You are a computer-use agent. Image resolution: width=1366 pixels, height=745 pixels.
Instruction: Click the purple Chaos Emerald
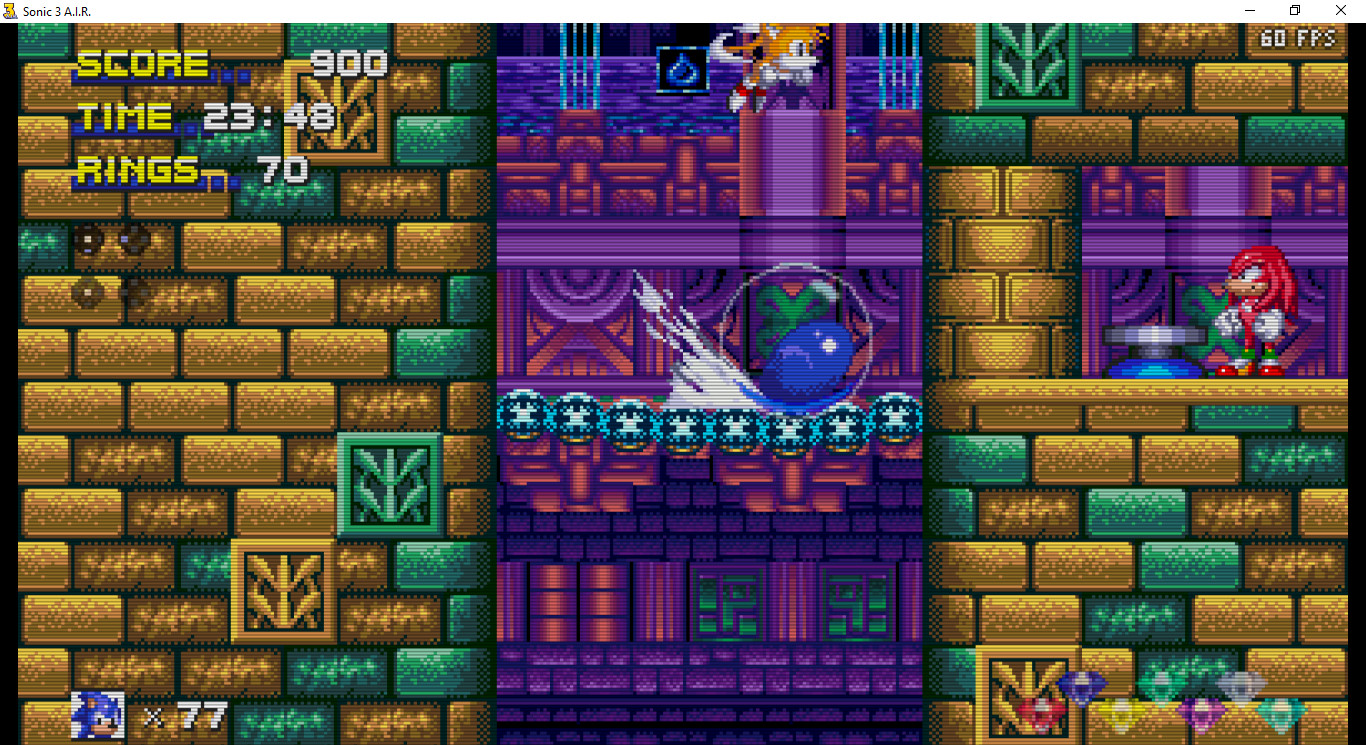tap(1201, 712)
